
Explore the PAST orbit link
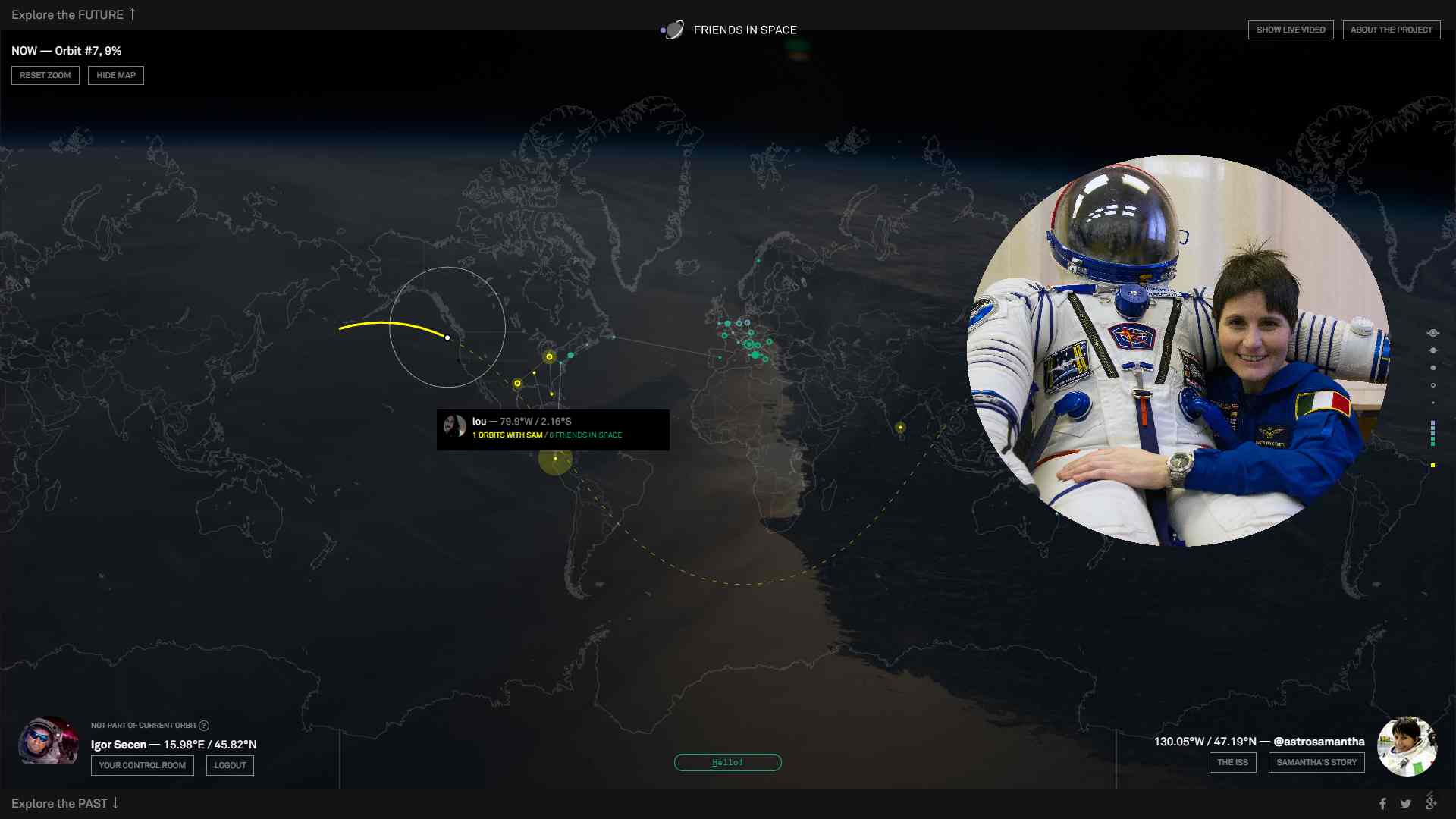(x=64, y=803)
